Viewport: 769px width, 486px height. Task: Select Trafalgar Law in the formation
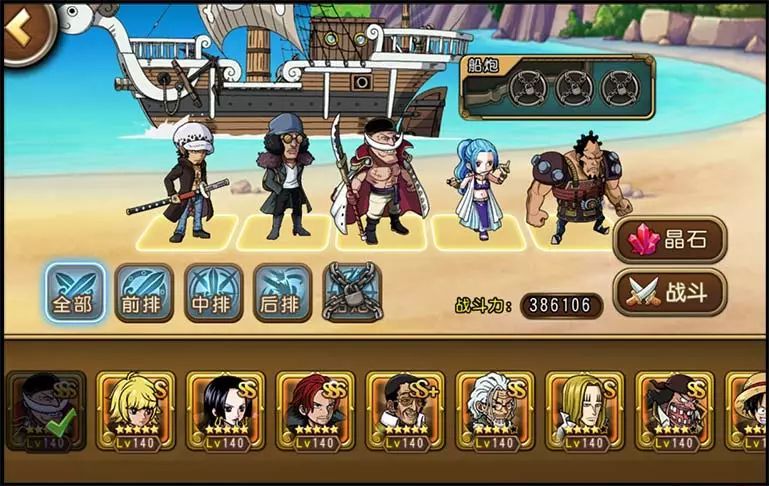point(188,180)
